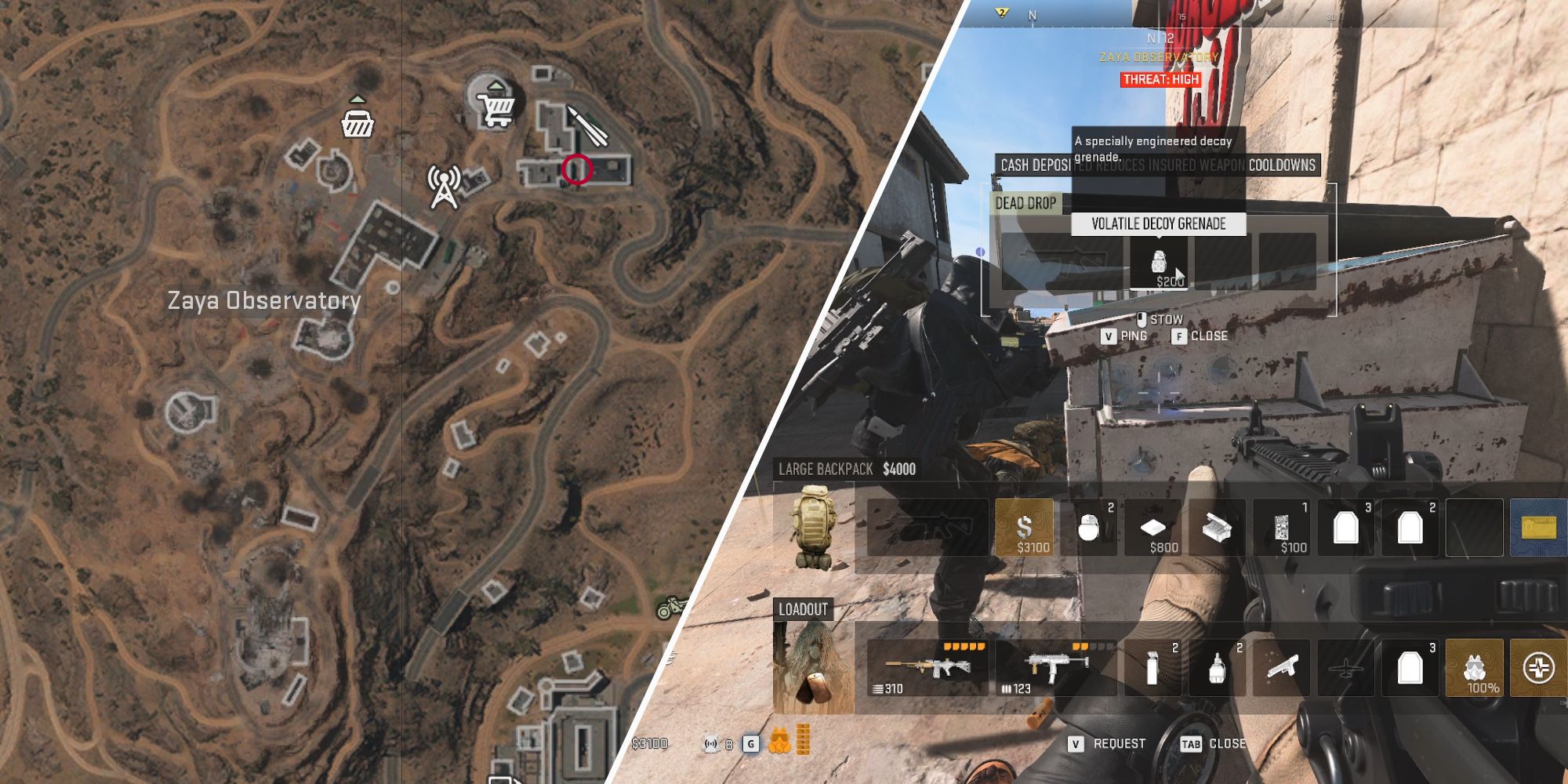Click the basket buy icon near top-left of map
This screenshot has width=1568, height=784.
[x=357, y=123]
